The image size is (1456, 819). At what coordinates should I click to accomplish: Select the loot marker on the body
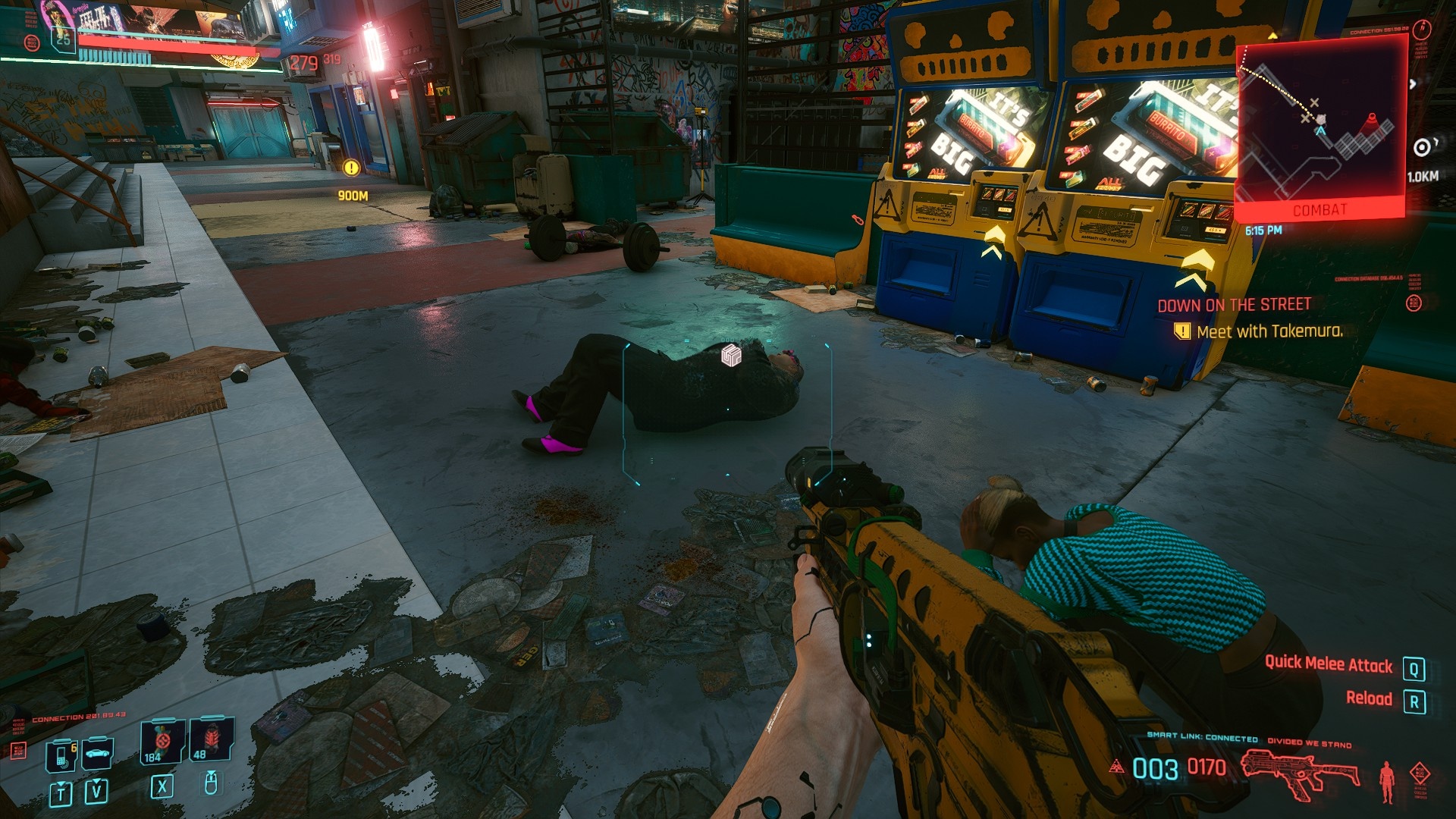pyautogui.click(x=731, y=355)
